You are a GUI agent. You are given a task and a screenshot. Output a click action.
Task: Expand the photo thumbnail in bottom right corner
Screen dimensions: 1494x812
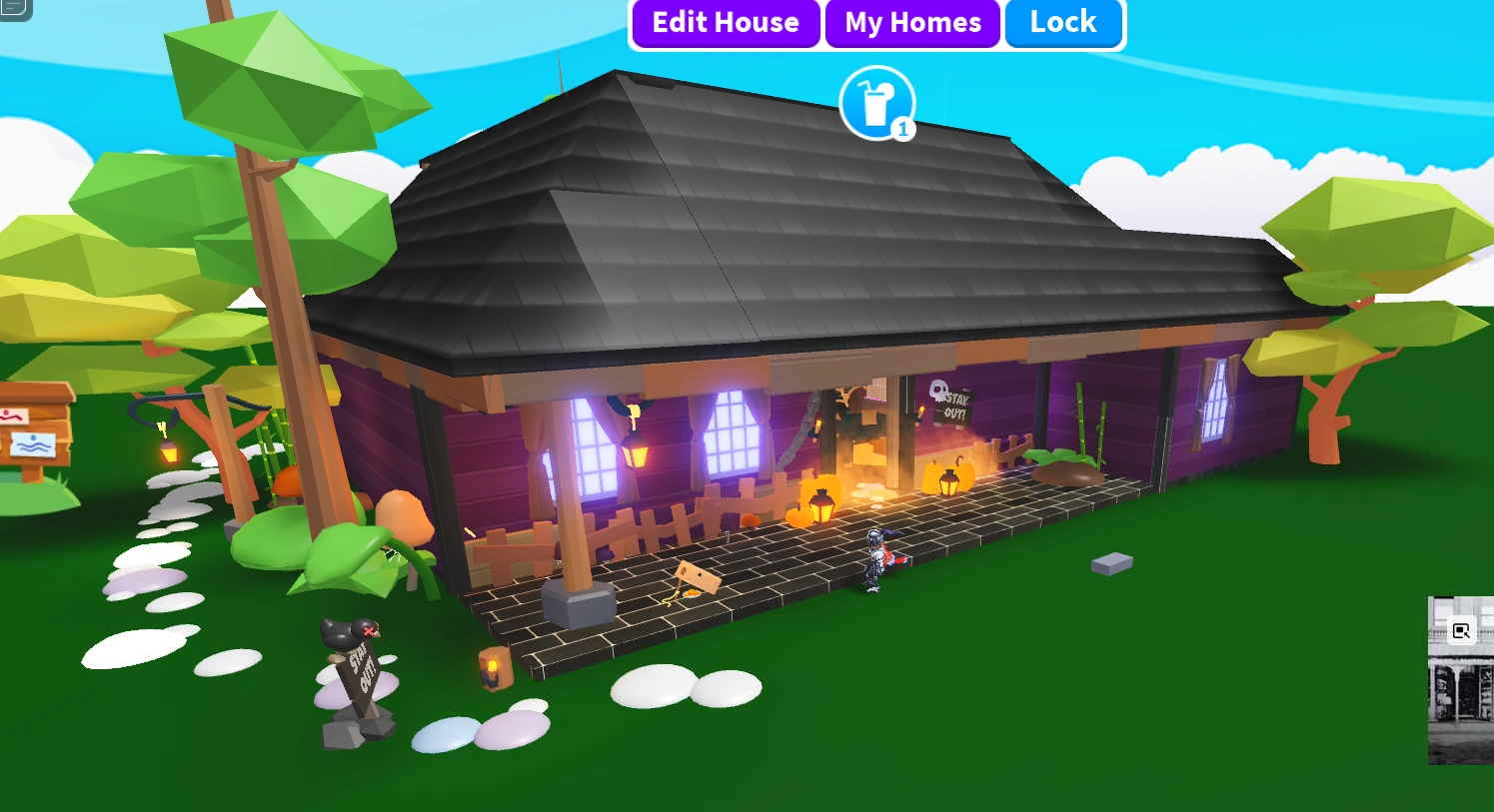[1461, 689]
